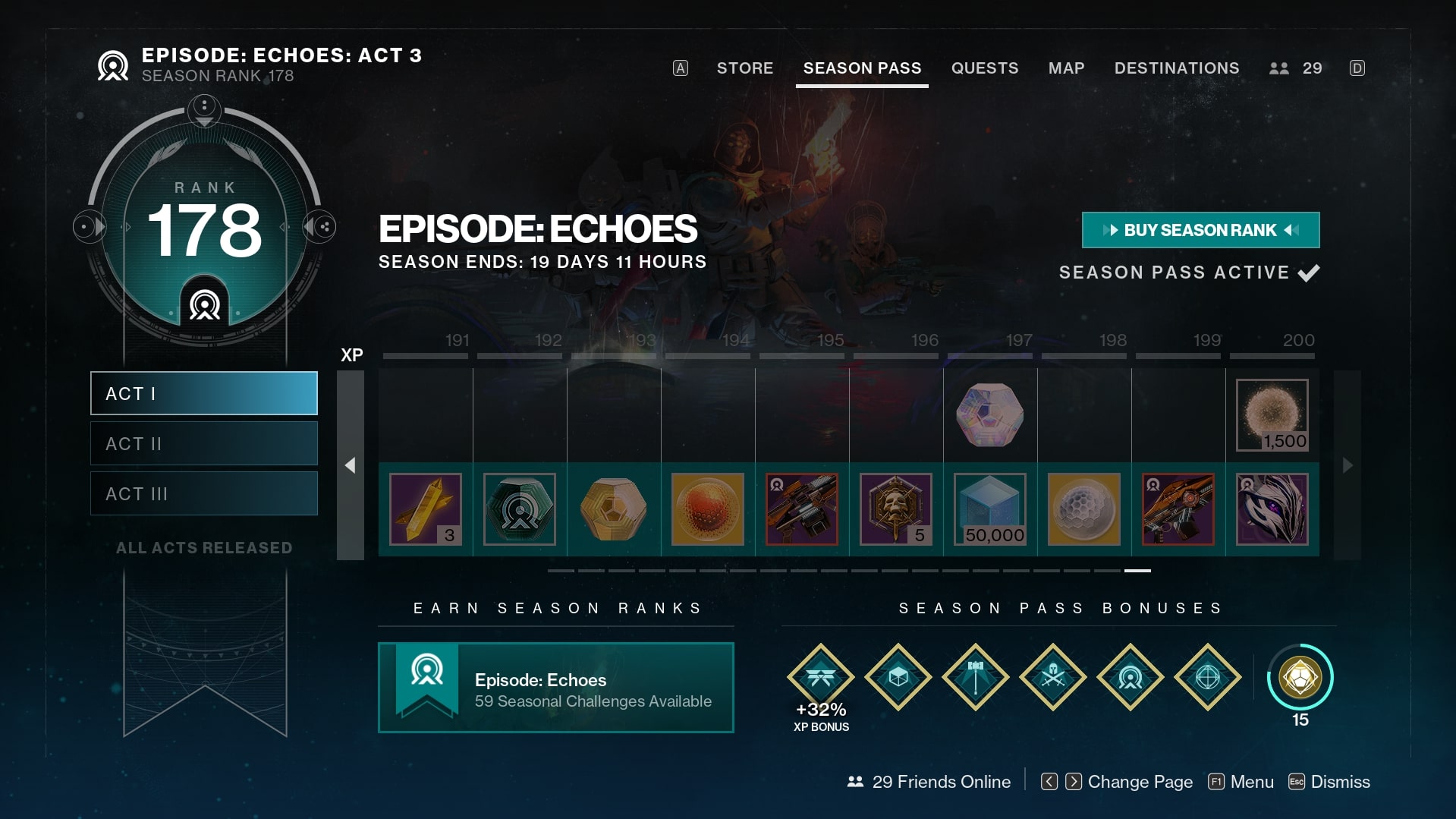Image resolution: width=1456 pixels, height=819 pixels.
Task: Choose Act III
Action: coord(204,493)
